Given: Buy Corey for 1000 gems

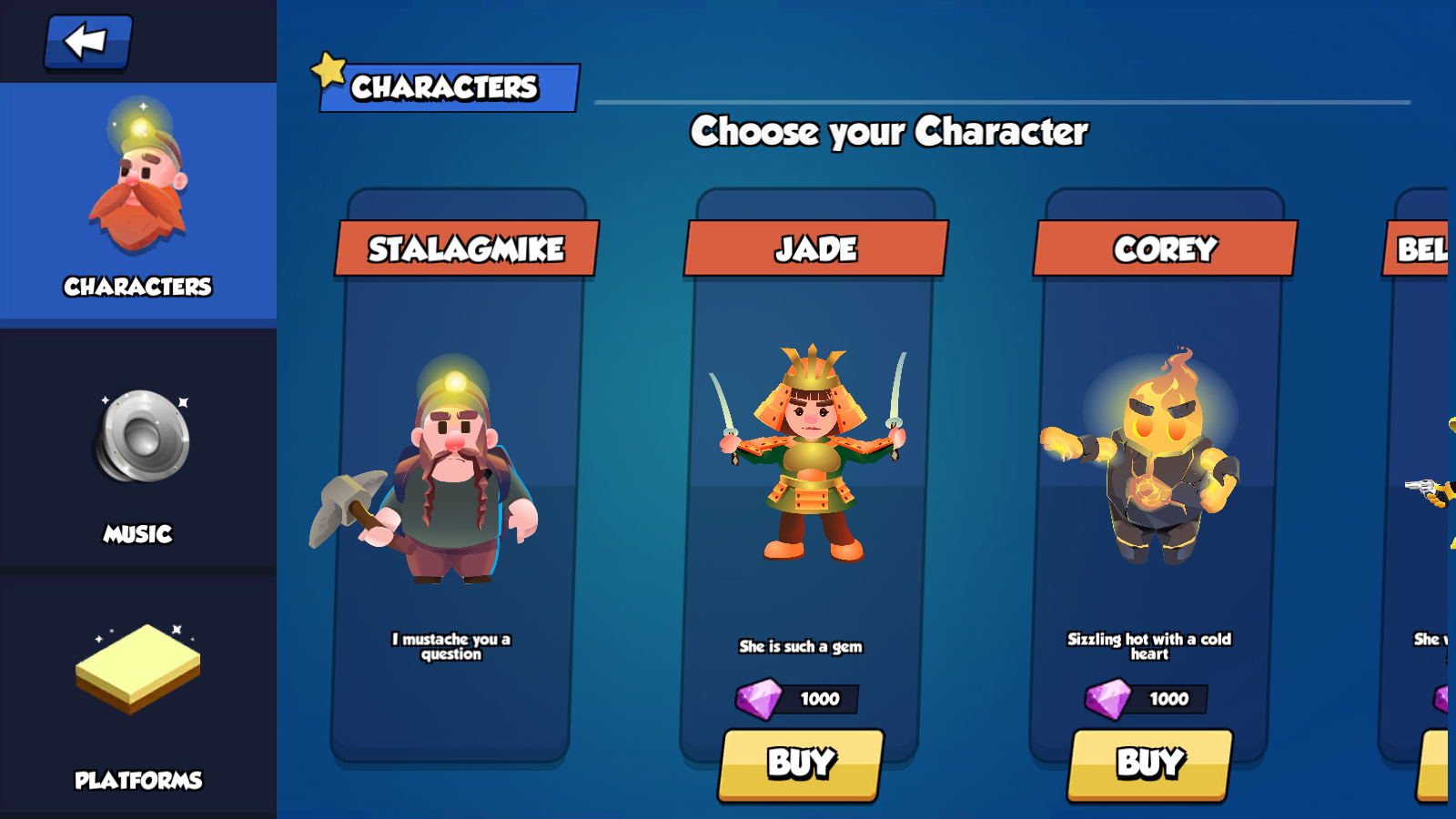Looking at the screenshot, I should click(1150, 764).
